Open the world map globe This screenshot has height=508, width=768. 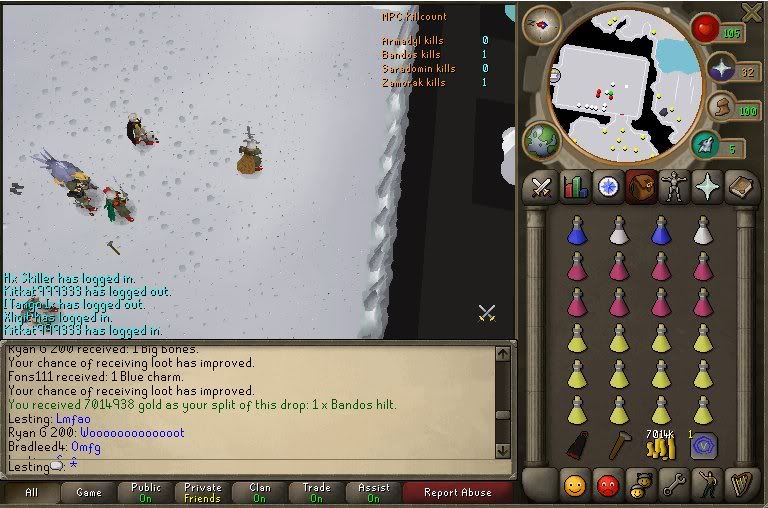pyautogui.click(x=541, y=140)
